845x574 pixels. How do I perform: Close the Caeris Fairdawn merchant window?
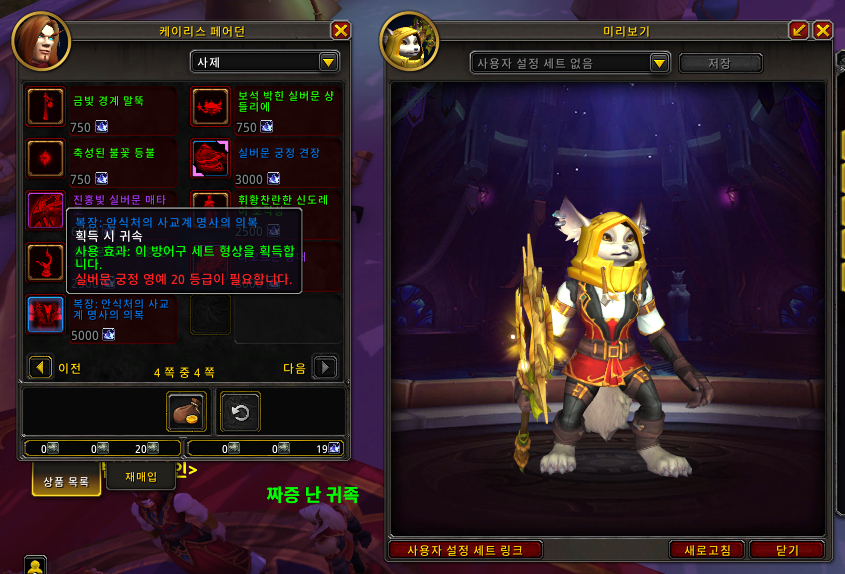pos(341,30)
